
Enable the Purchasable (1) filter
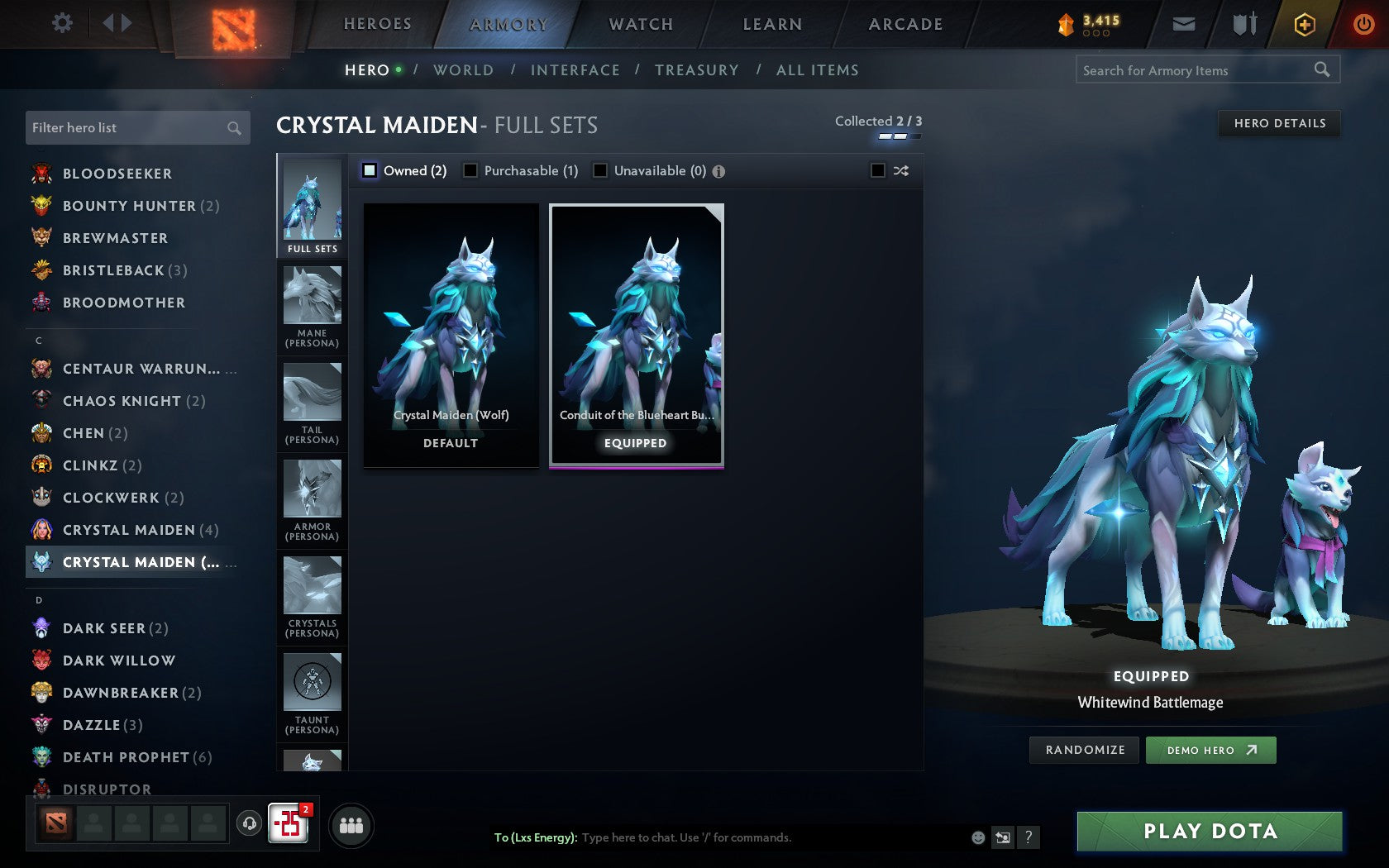(x=471, y=170)
